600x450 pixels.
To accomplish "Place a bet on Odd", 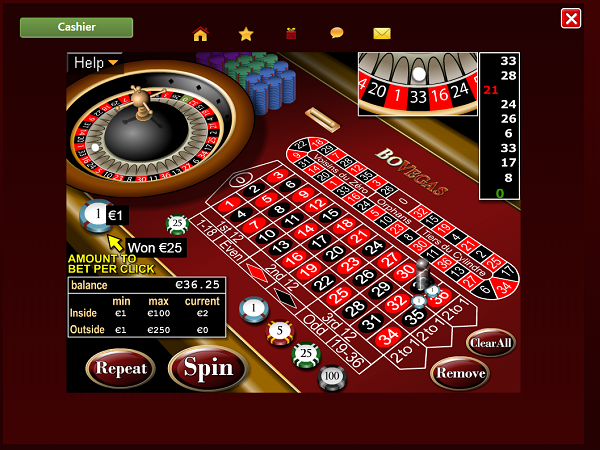I will point(313,325).
